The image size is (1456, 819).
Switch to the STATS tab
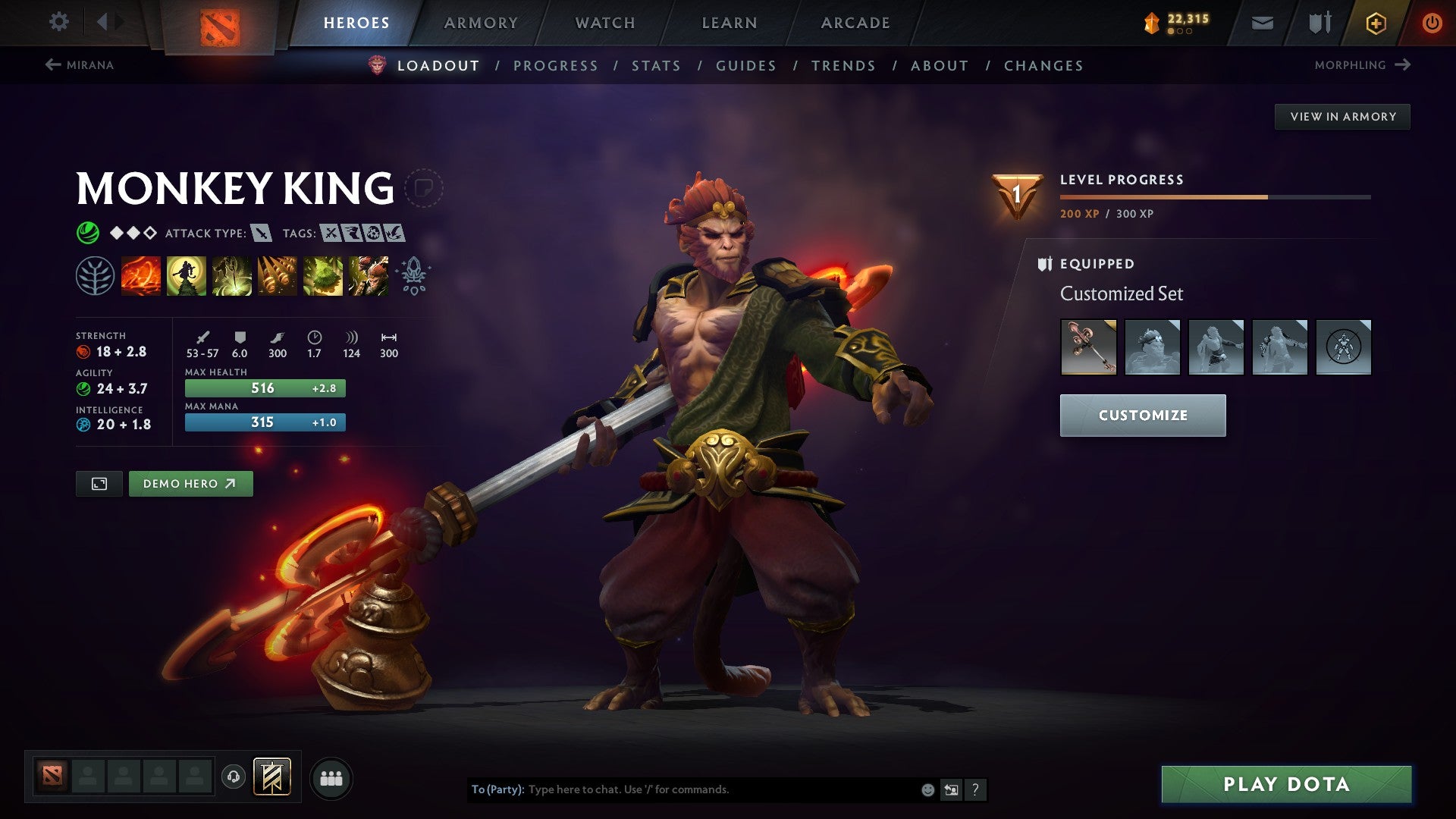[x=656, y=66]
